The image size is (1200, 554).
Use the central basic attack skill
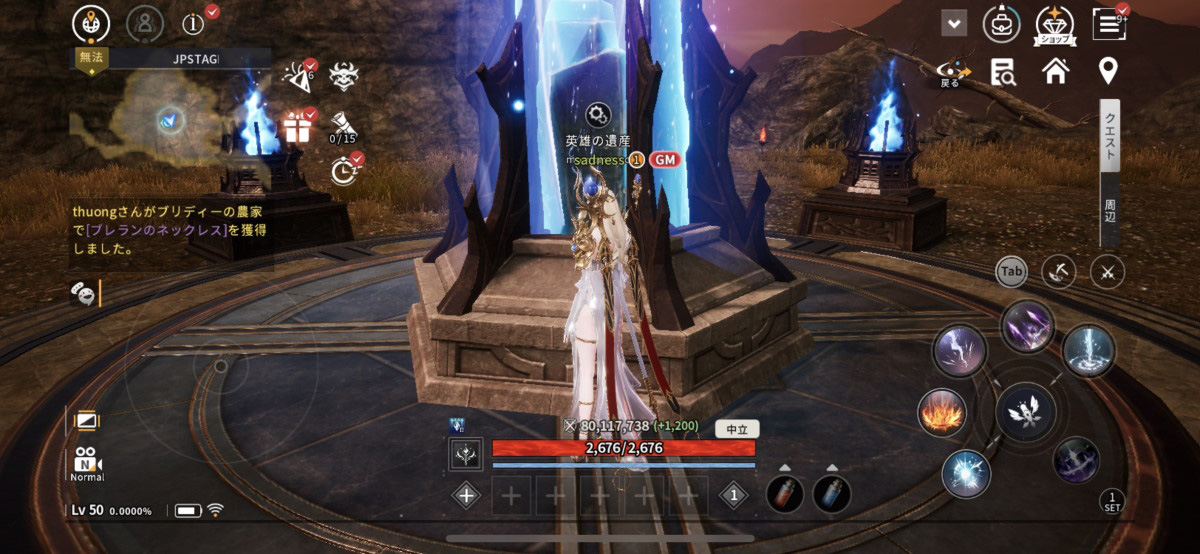click(1025, 412)
